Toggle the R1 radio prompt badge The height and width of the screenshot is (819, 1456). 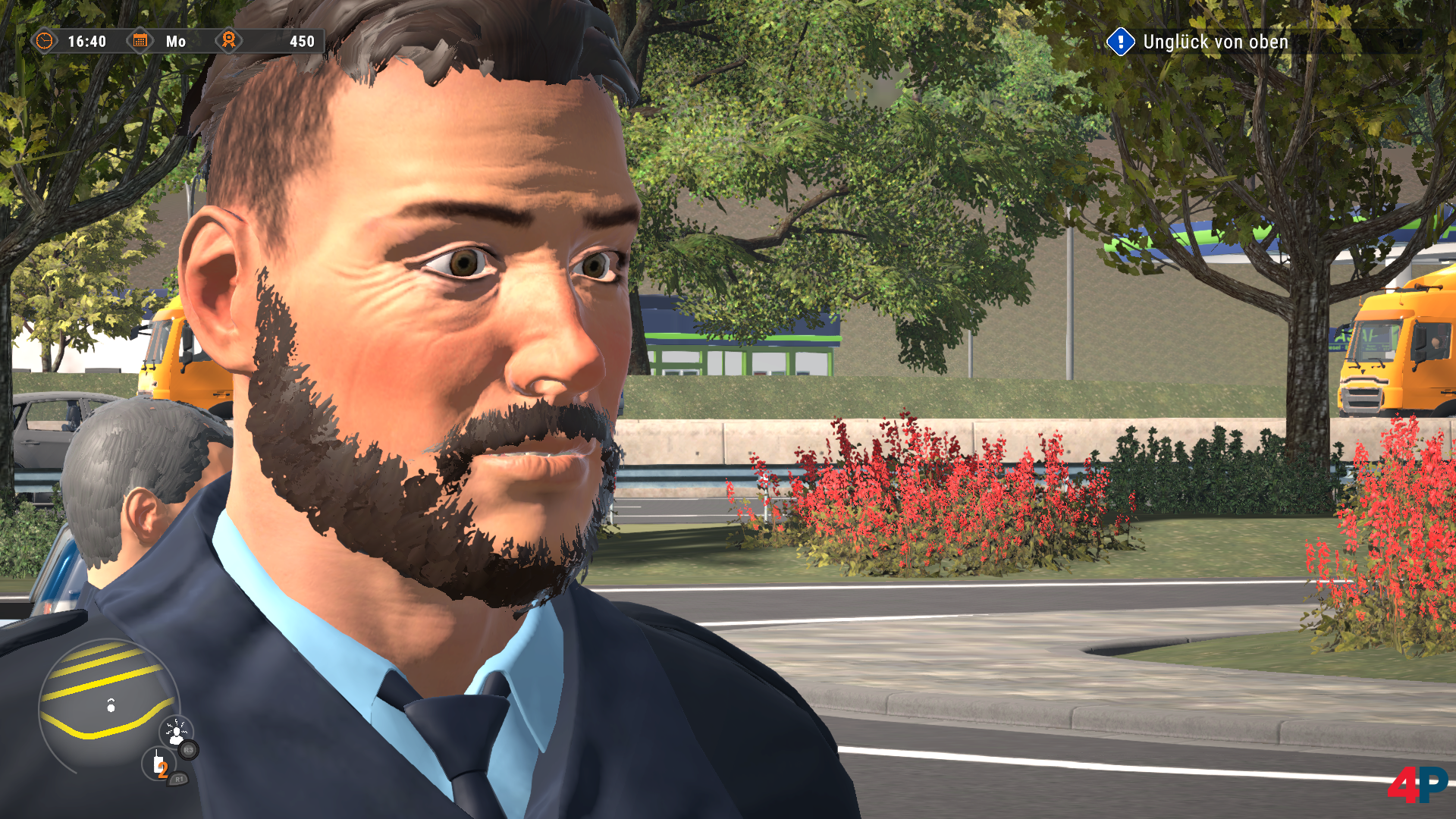pyautogui.click(x=180, y=778)
